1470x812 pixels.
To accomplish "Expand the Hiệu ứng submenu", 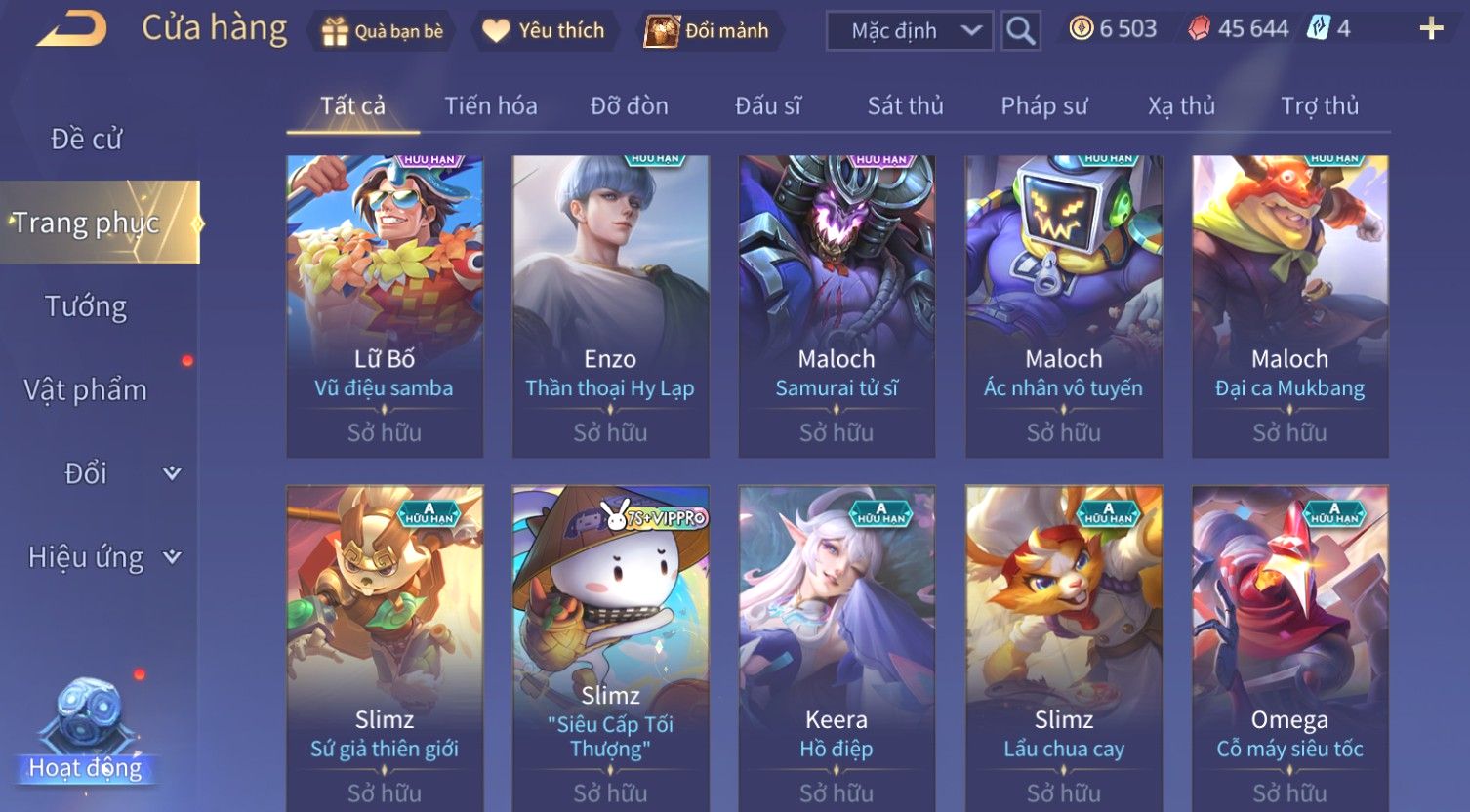I will tap(102, 557).
